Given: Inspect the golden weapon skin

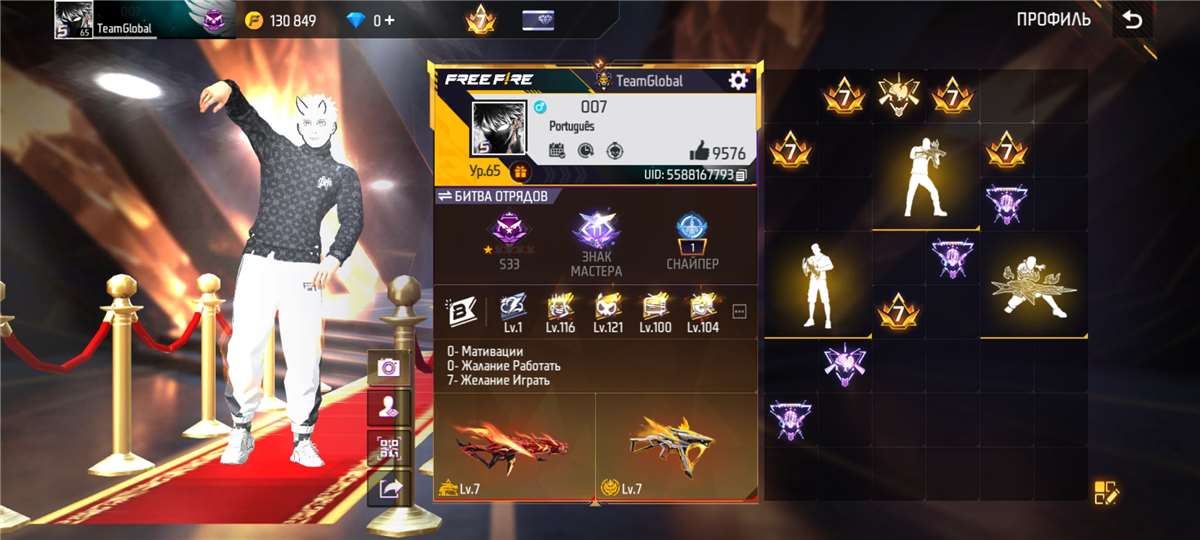Looking at the screenshot, I should tap(676, 445).
